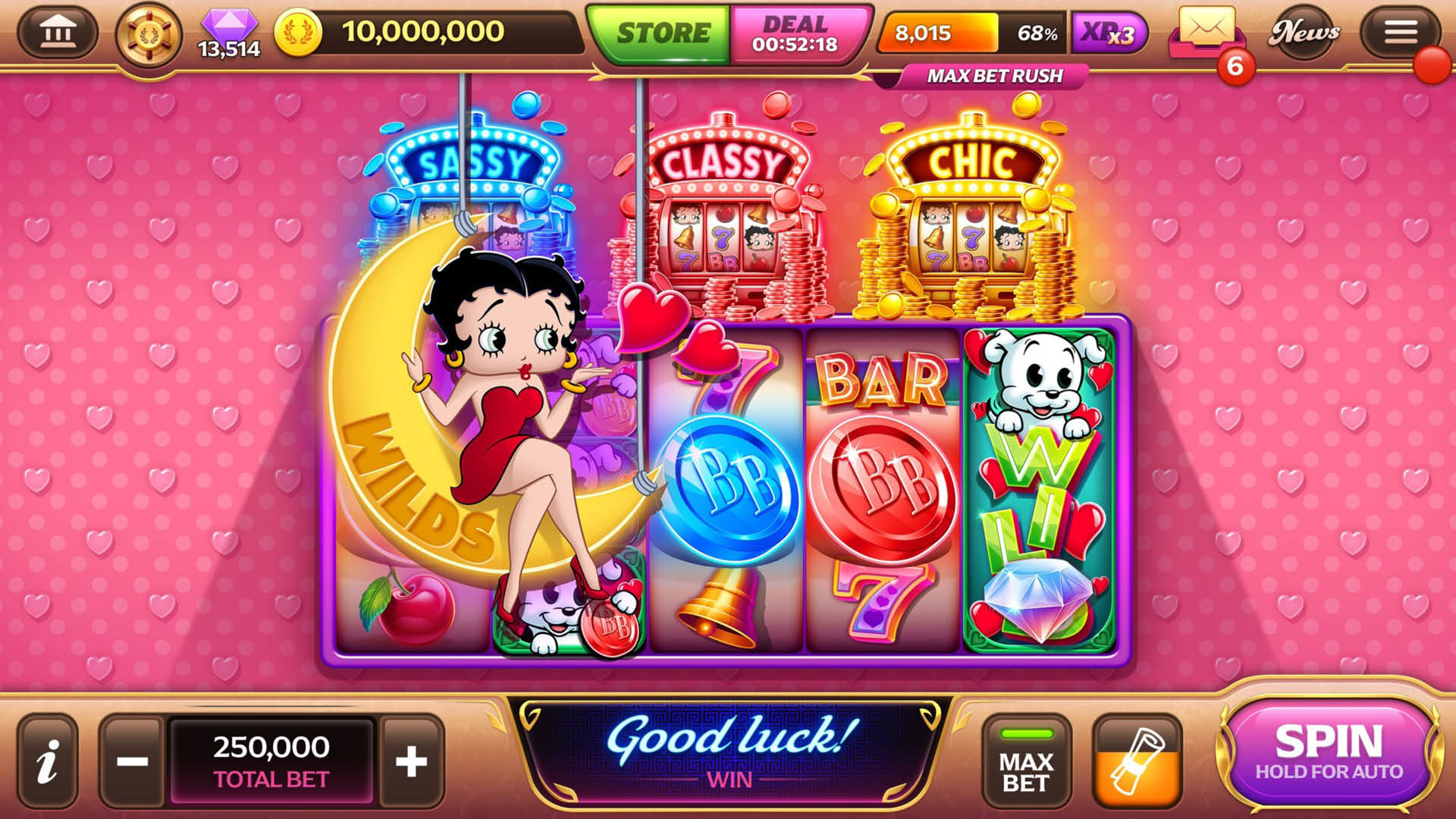1456x819 pixels.
Task: Open the purple gems counter
Action: (227, 30)
